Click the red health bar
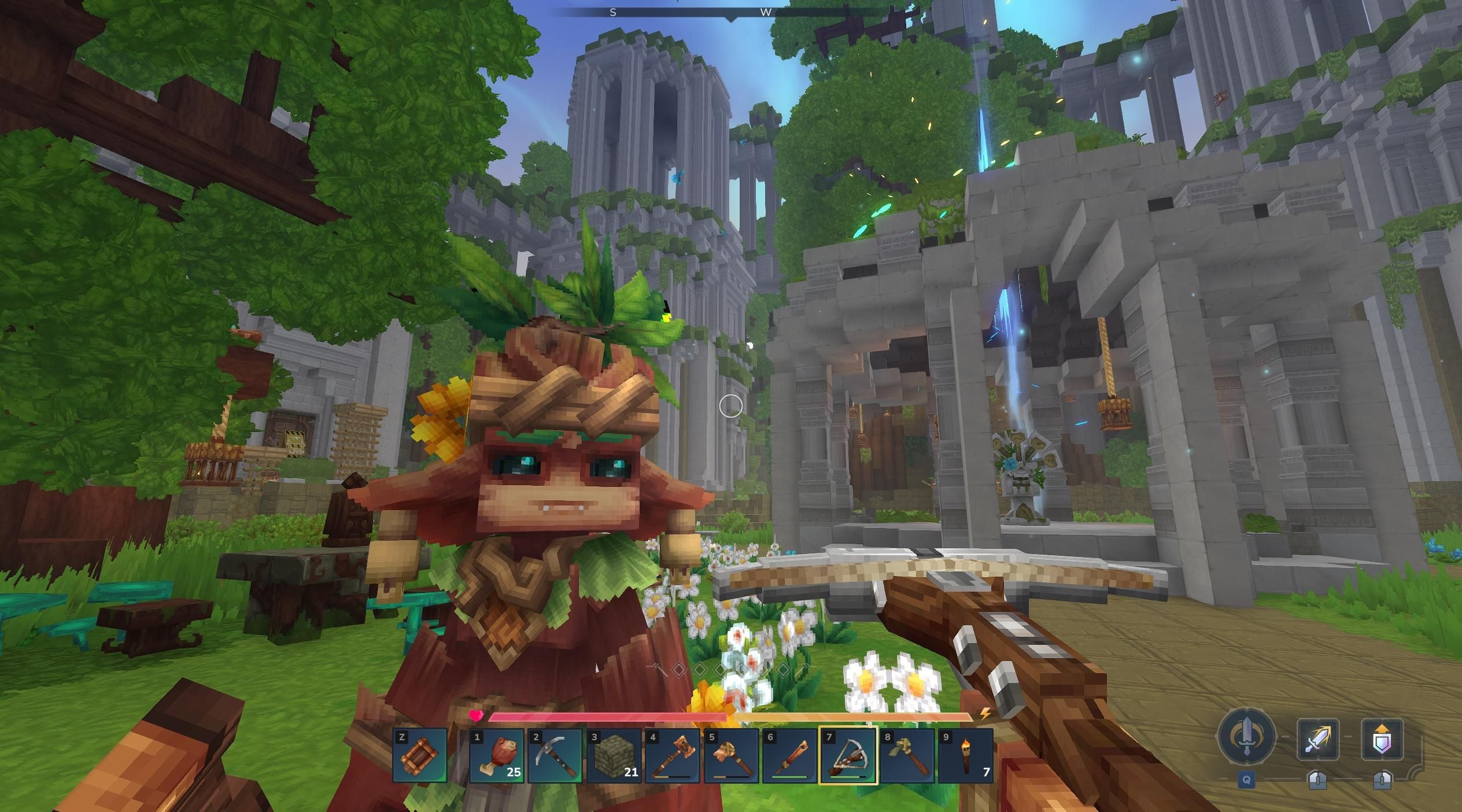1462x812 pixels. click(x=607, y=715)
